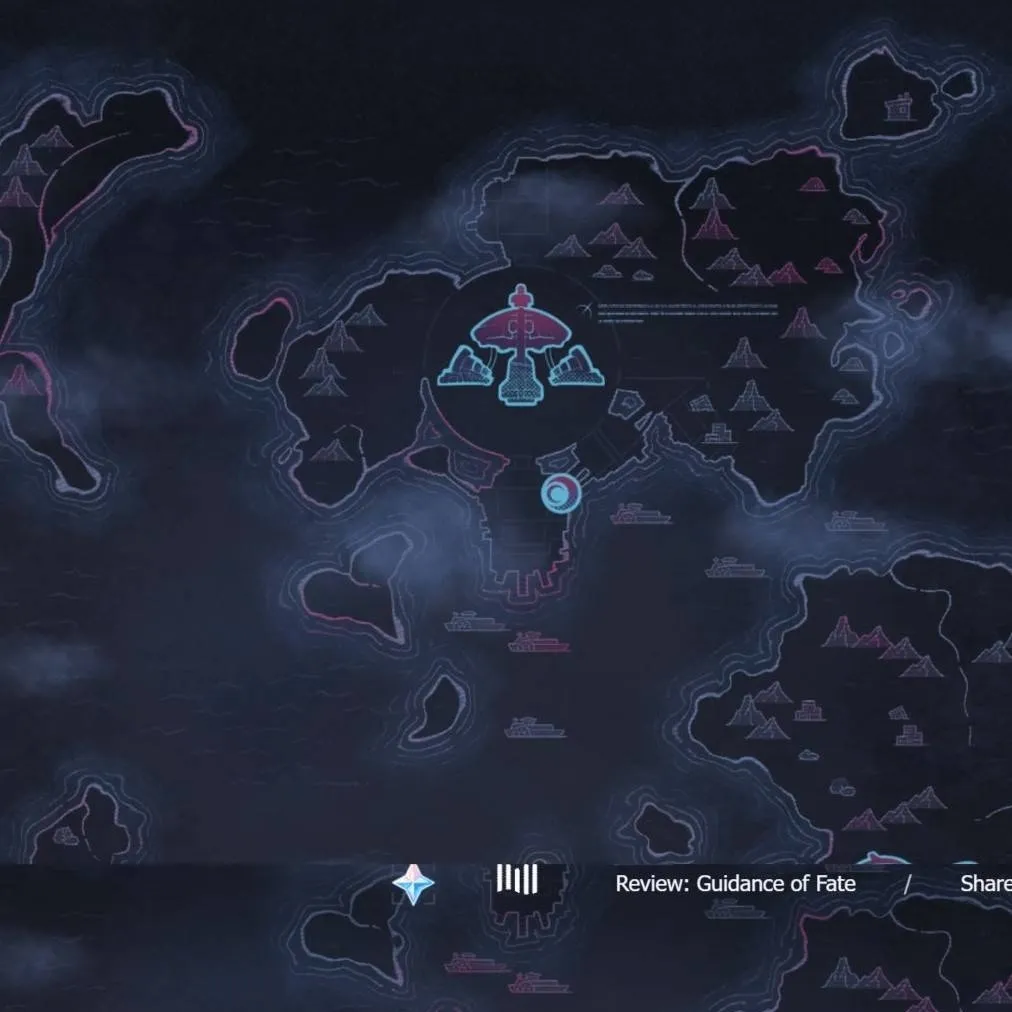
Task: Click the Share option in the bottom bar
Action: [x=985, y=884]
